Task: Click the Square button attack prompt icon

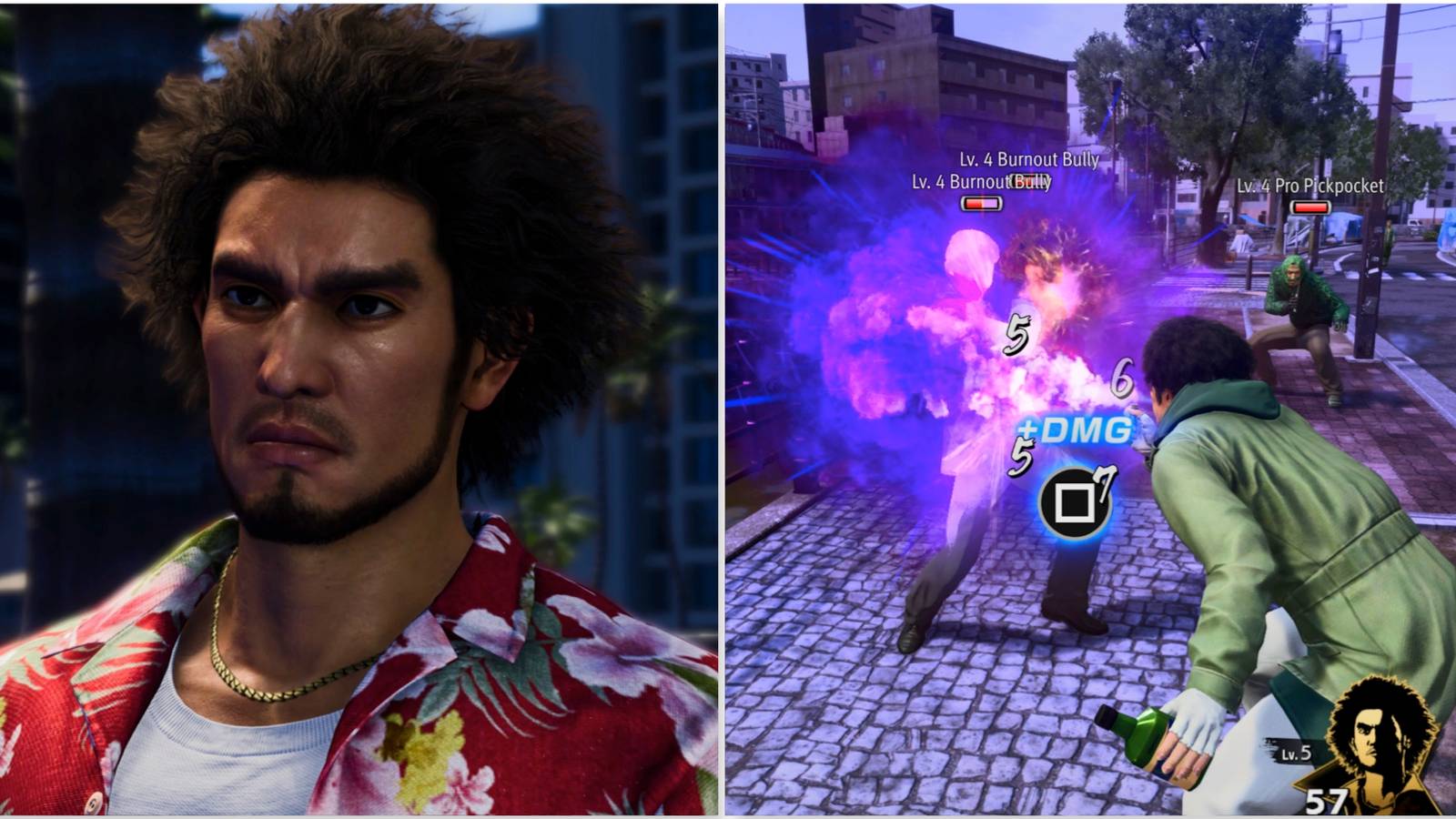Action: [1077, 500]
